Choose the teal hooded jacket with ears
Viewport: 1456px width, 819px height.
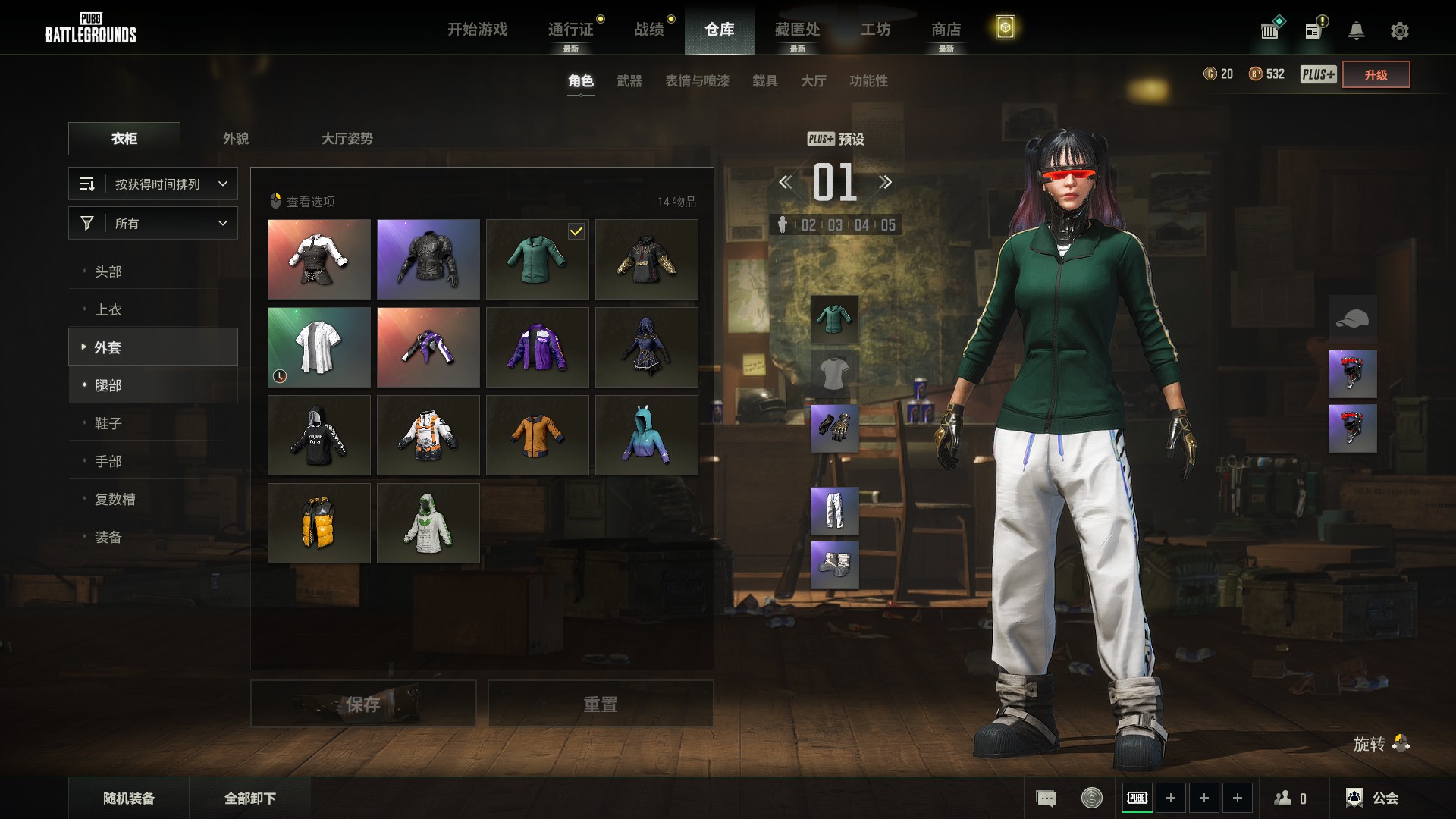click(647, 435)
